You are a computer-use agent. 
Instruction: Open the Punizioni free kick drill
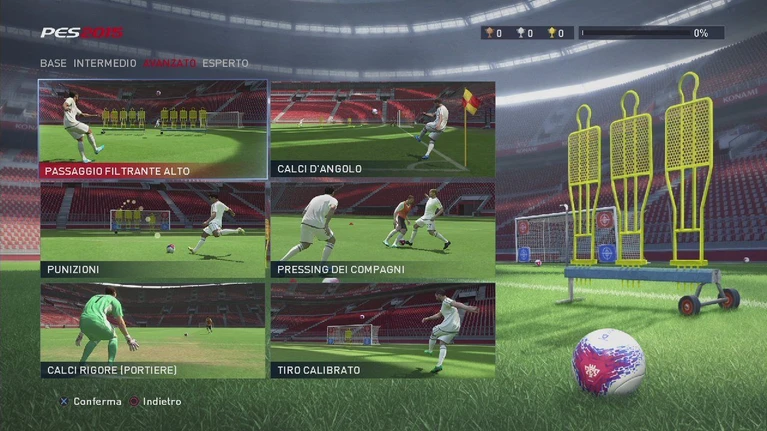pyautogui.click(x=152, y=230)
